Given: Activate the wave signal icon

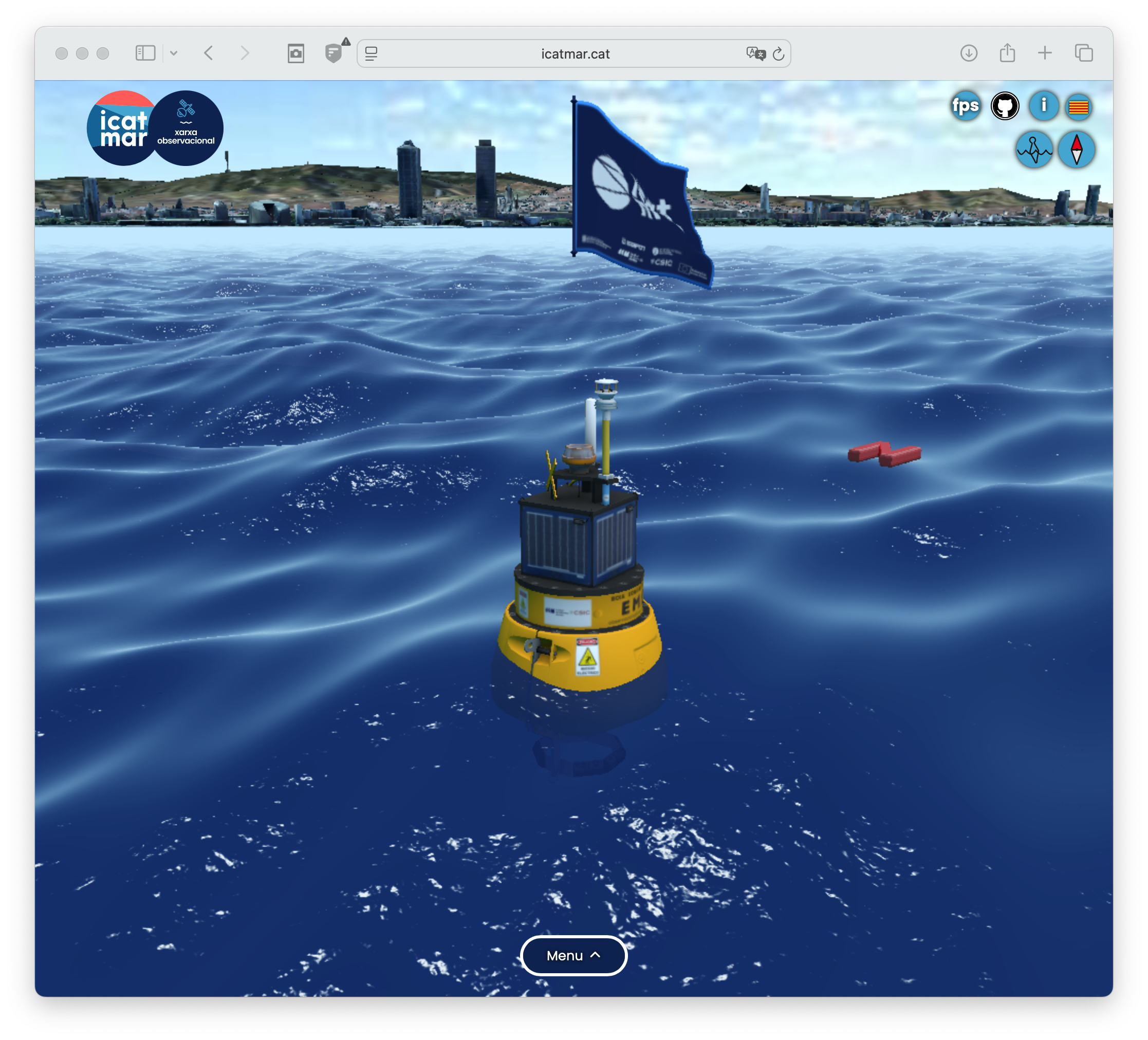Looking at the screenshot, I should 1034,150.
